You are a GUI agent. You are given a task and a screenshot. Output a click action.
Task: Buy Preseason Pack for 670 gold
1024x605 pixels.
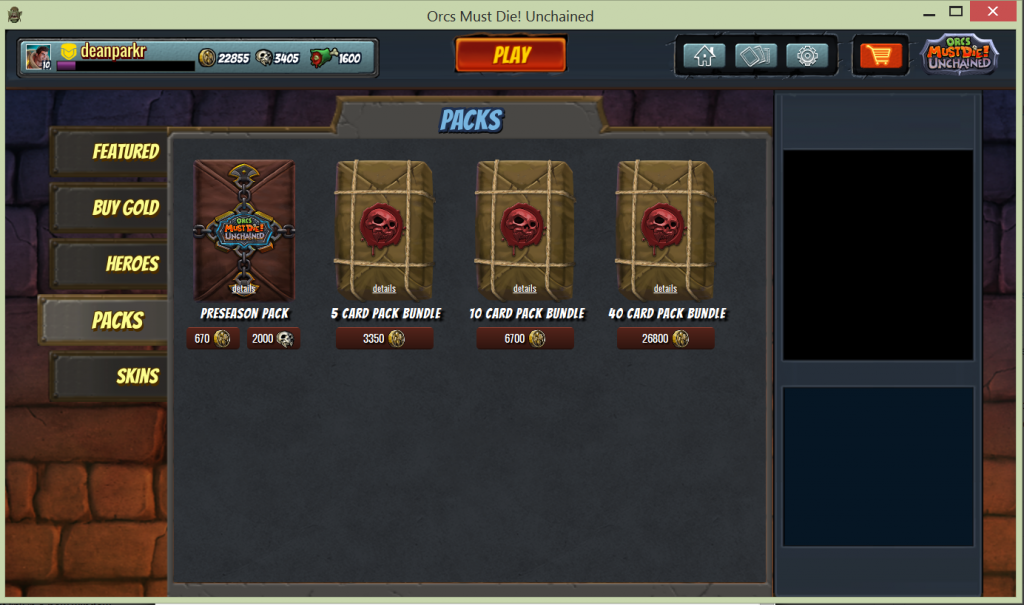(x=212, y=339)
